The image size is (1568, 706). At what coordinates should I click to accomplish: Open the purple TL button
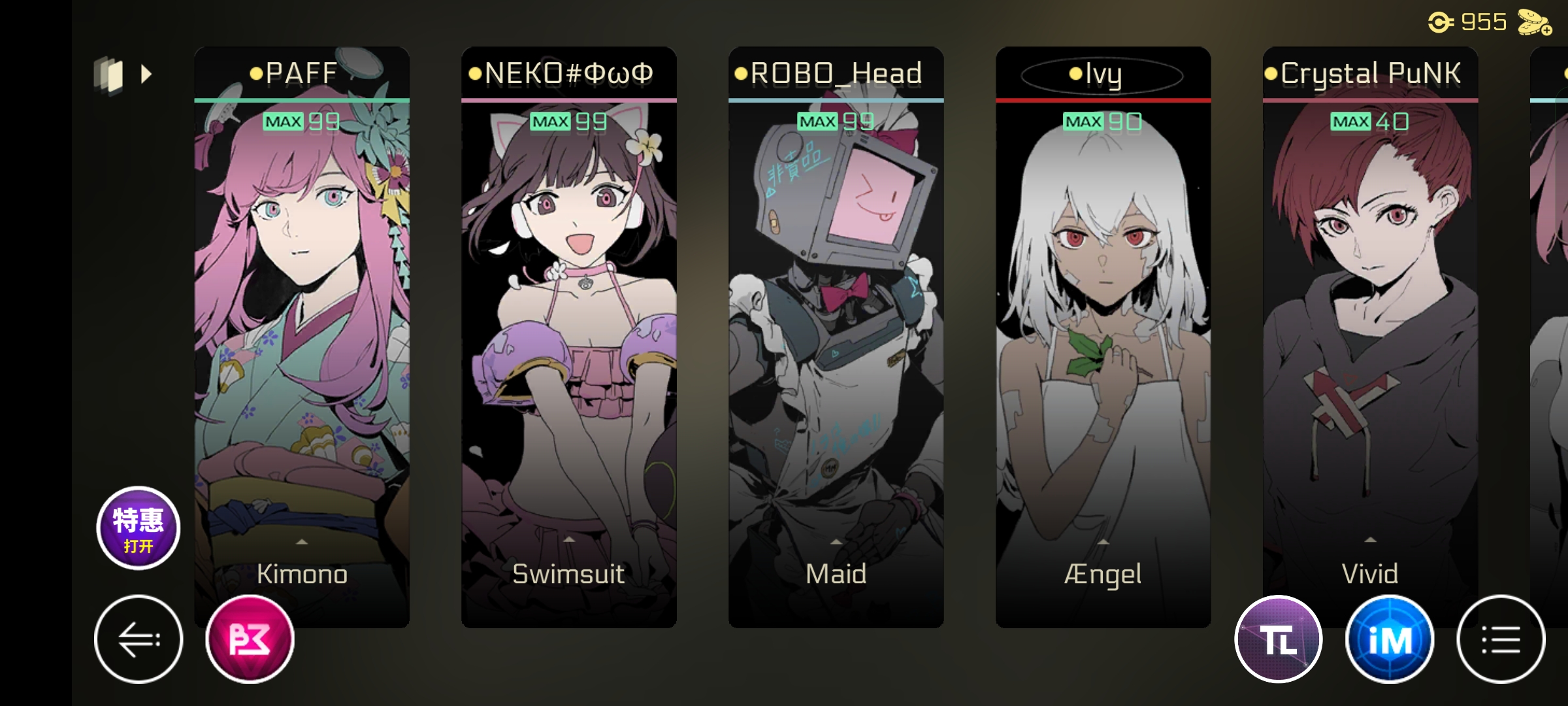(x=1279, y=639)
